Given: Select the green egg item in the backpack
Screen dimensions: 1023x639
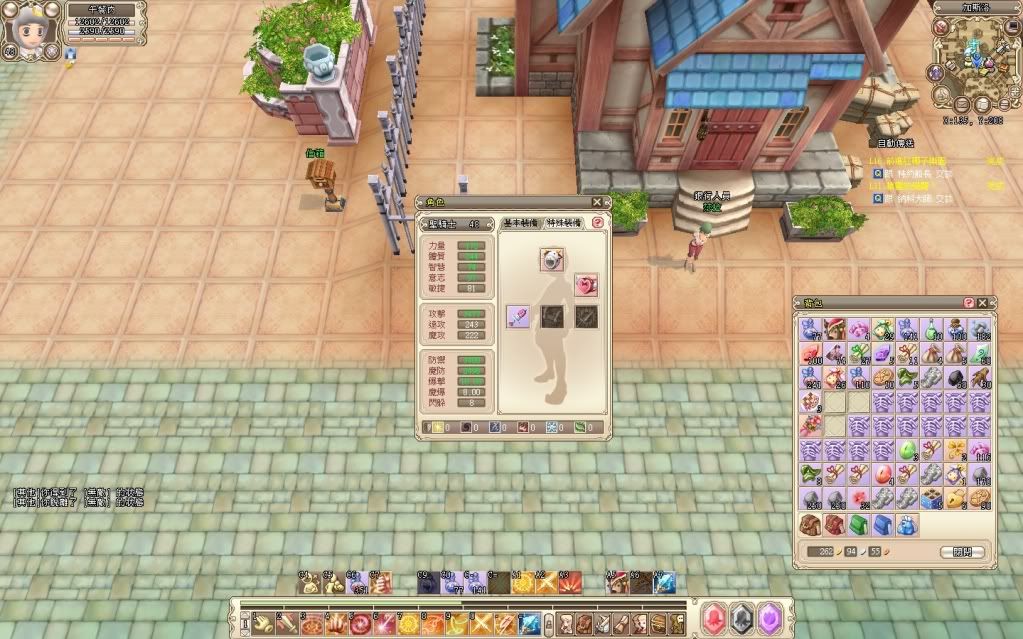Looking at the screenshot, I should point(908,449).
